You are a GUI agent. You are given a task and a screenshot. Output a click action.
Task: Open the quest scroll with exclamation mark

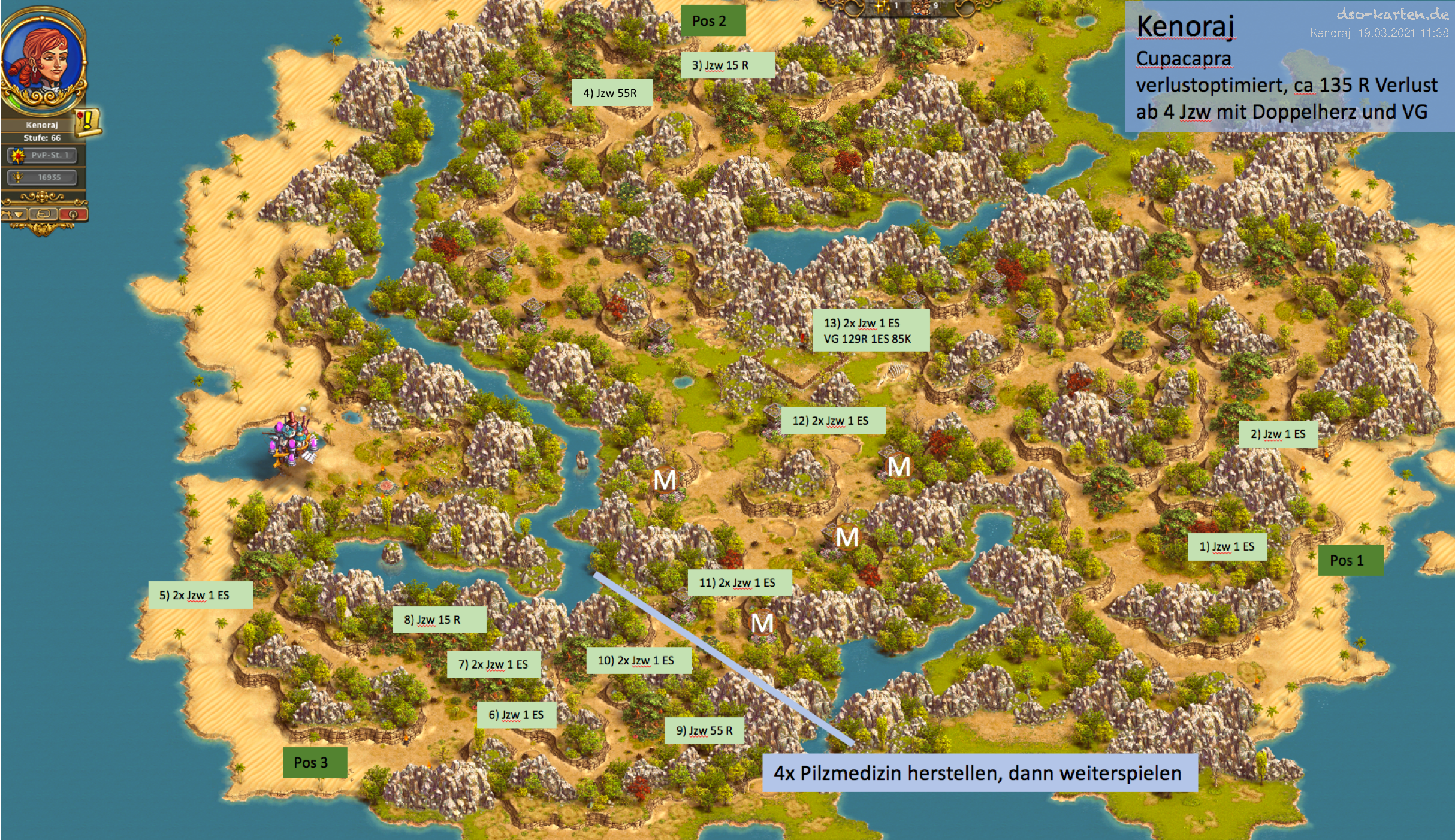point(87,121)
